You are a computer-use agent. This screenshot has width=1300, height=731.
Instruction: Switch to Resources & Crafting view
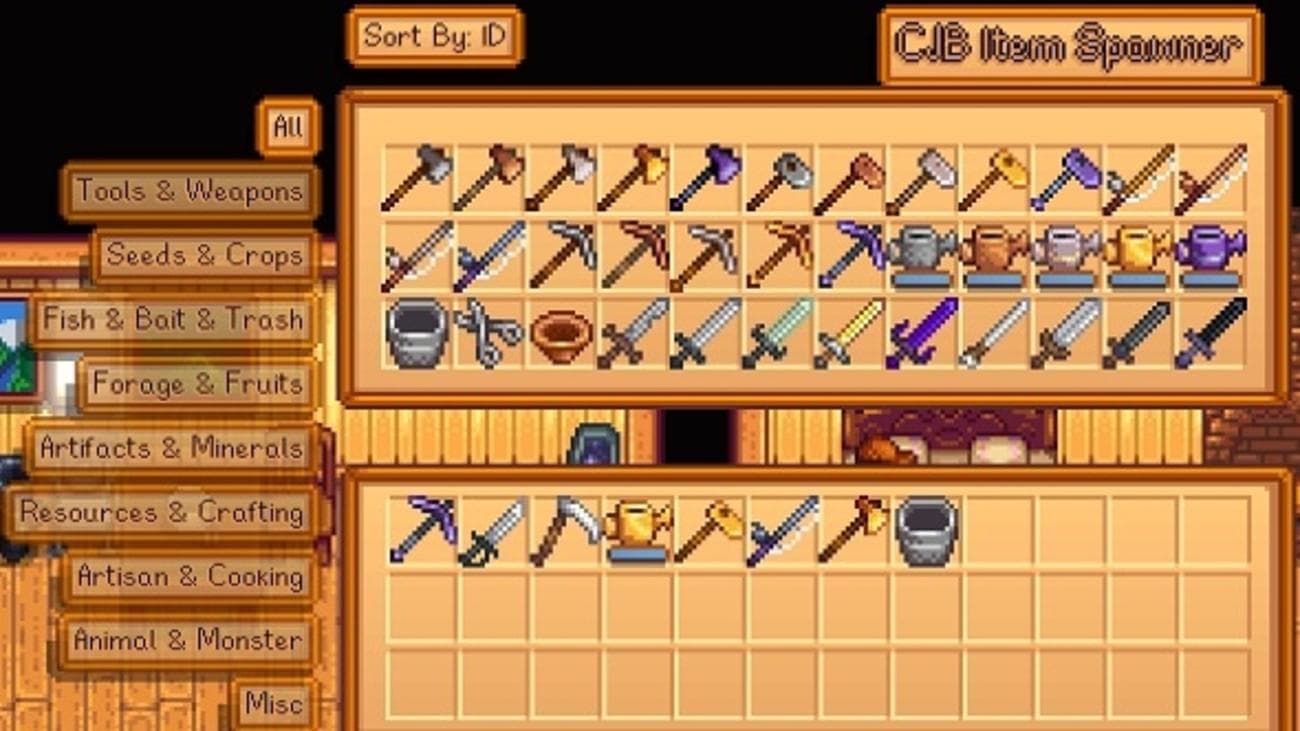[x=162, y=513]
